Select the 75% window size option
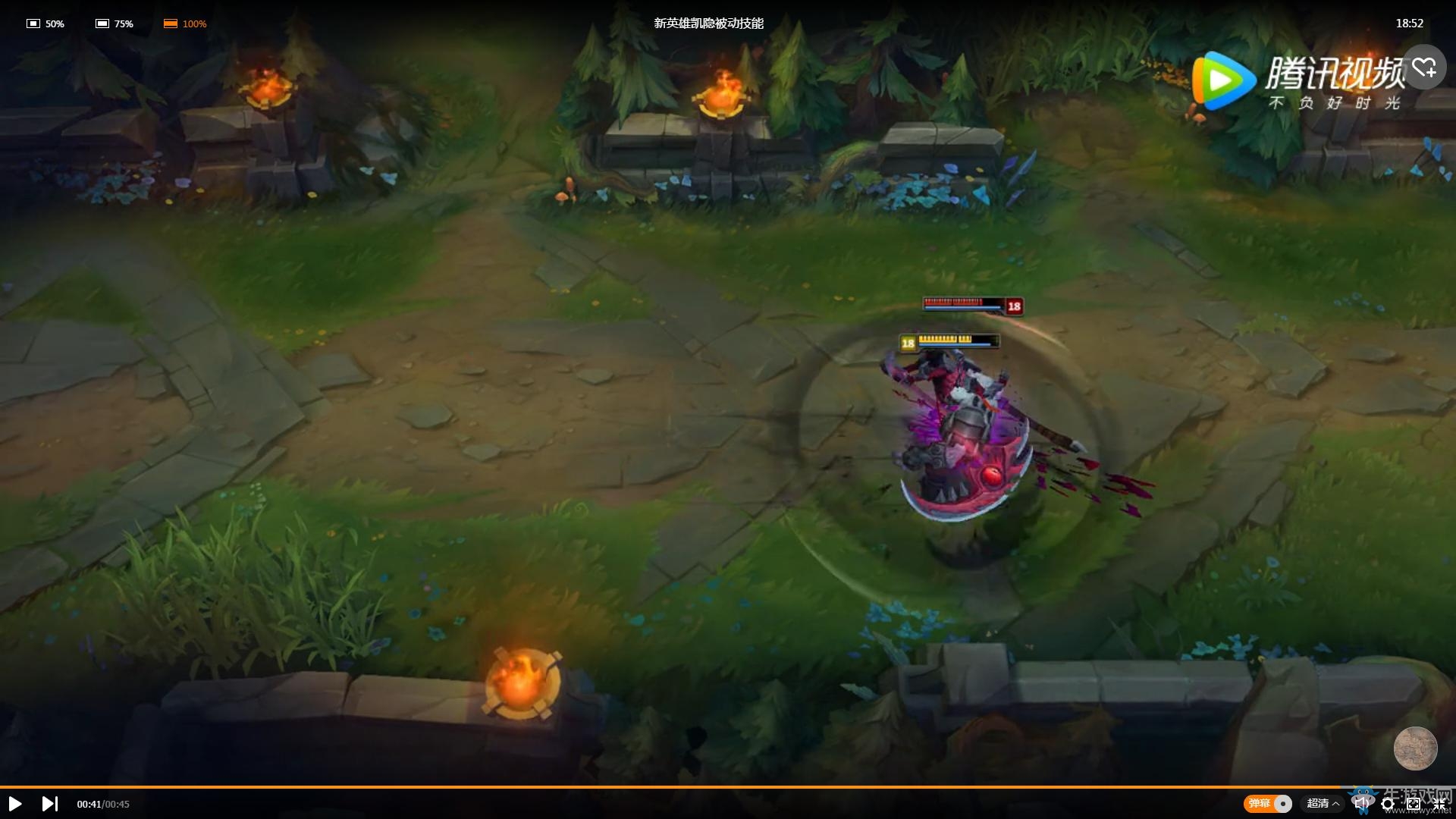1456x819 pixels. click(114, 24)
